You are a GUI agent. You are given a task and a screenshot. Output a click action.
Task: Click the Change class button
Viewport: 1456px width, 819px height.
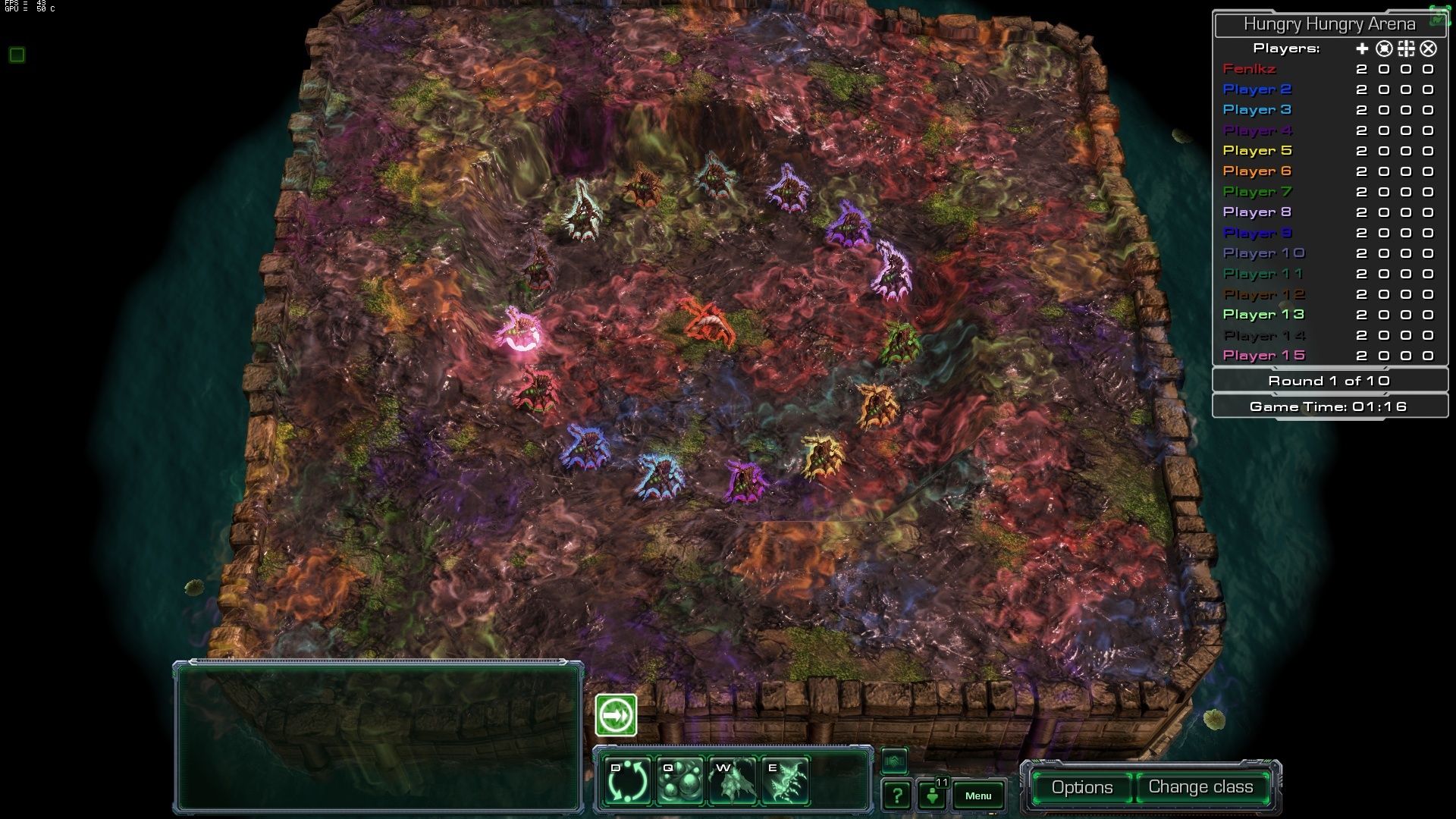(1200, 787)
